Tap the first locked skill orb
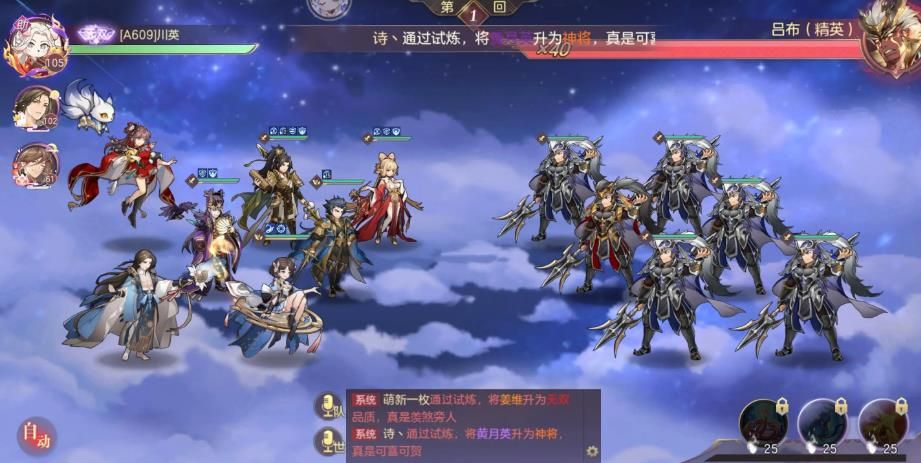 tap(763, 423)
